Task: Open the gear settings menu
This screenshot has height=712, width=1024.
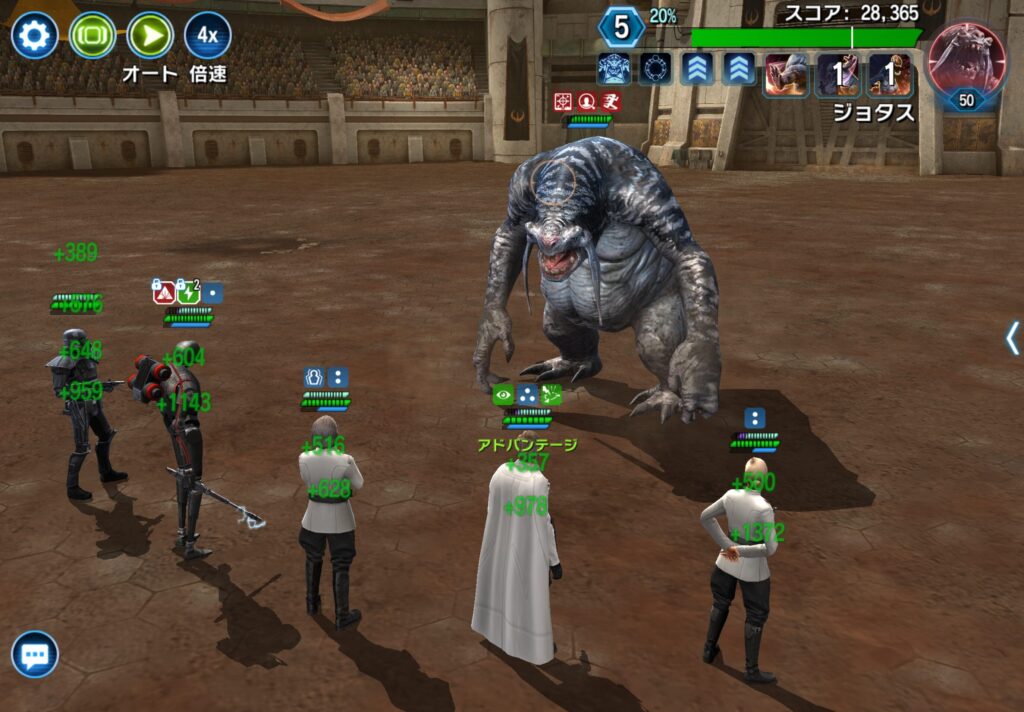Action: 35,36
